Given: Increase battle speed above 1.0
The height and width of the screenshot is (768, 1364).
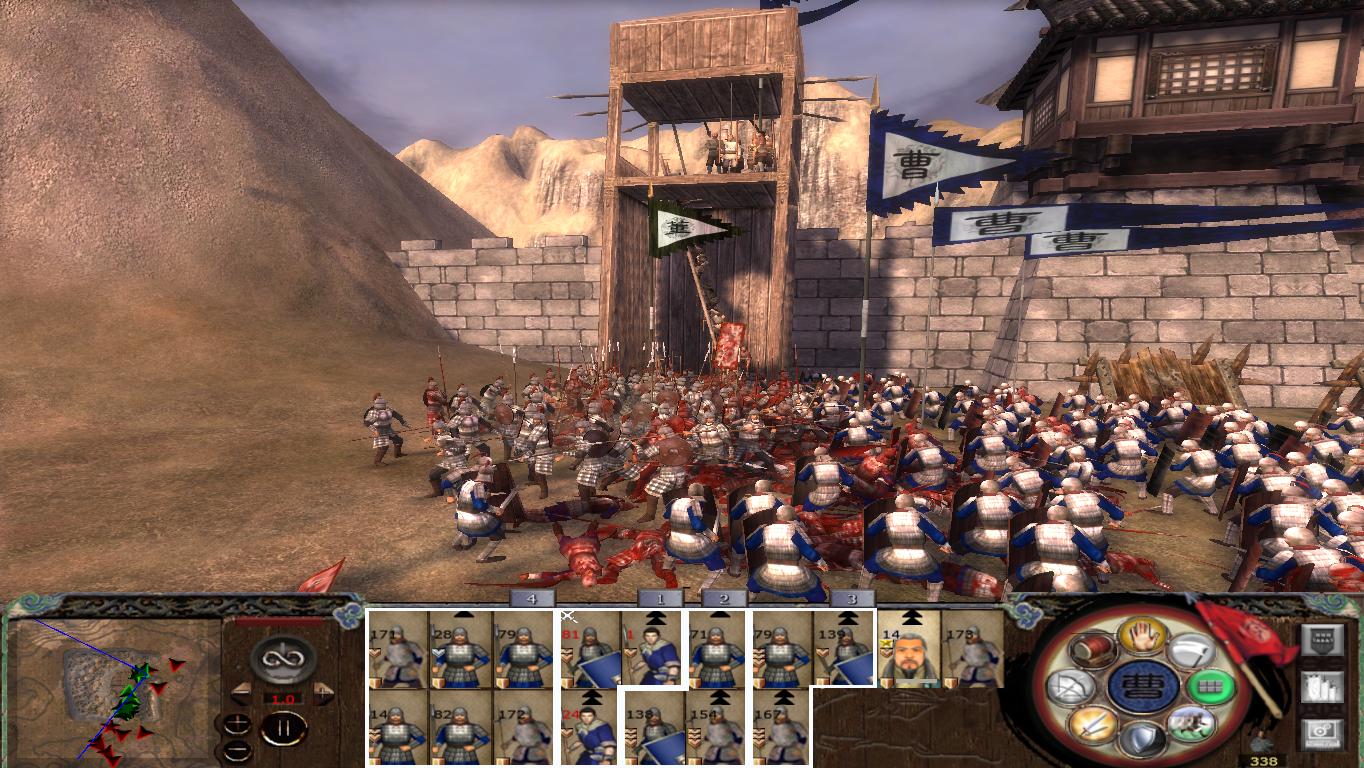Looking at the screenshot, I should [x=323, y=692].
